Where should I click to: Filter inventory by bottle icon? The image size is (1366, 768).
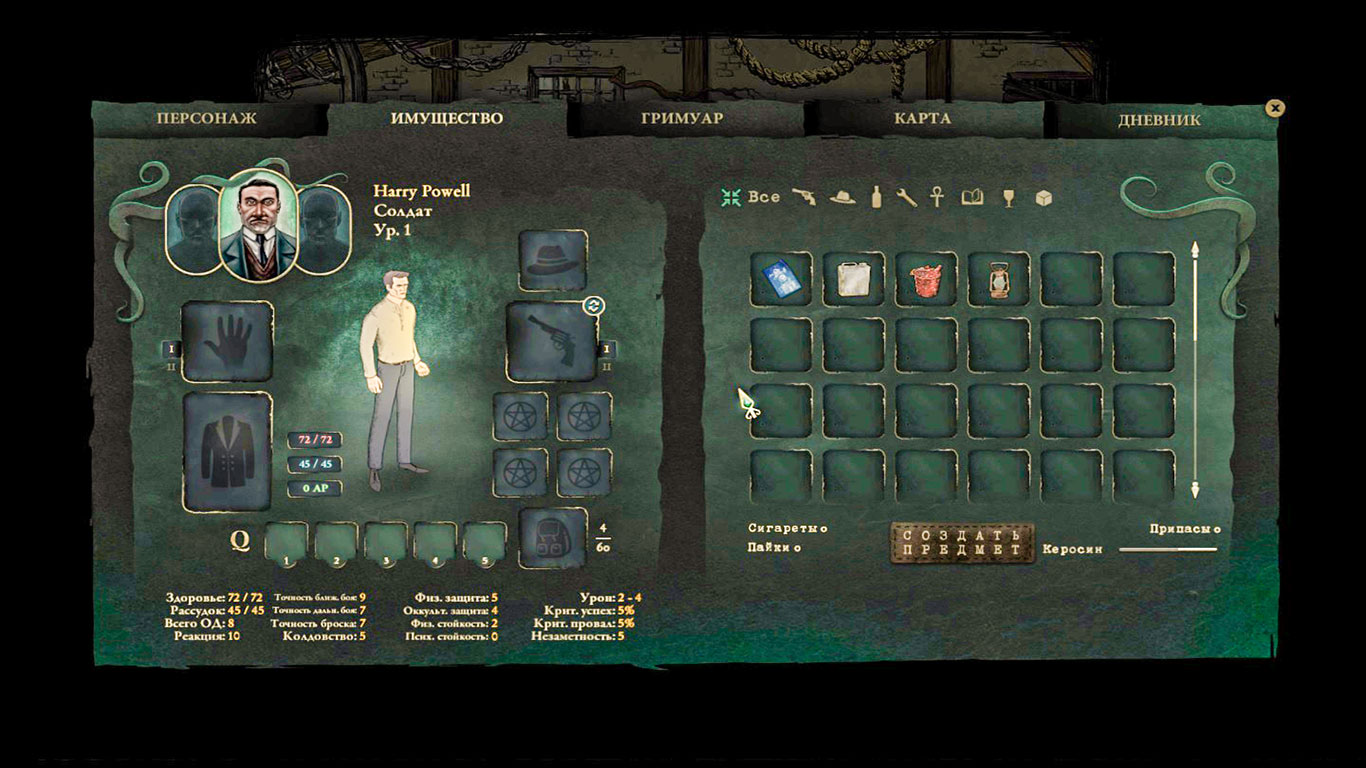(876, 197)
